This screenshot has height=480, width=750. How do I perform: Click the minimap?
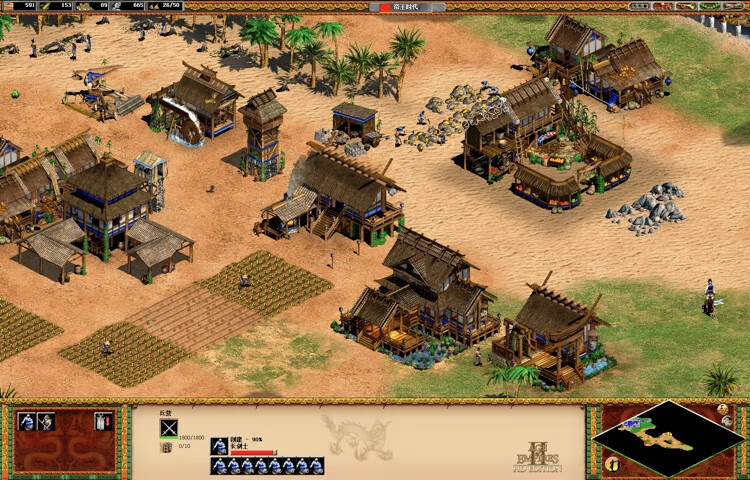667,438
